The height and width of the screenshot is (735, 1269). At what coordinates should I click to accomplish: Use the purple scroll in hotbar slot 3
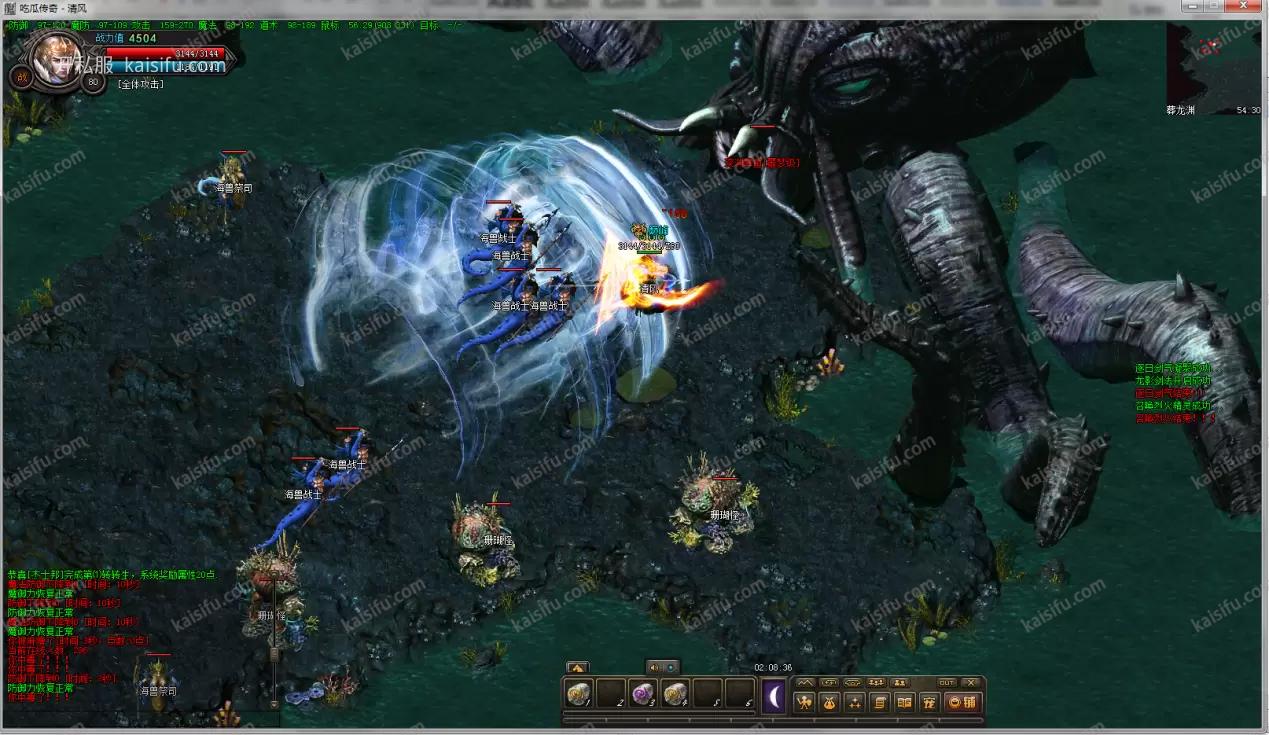click(643, 693)
